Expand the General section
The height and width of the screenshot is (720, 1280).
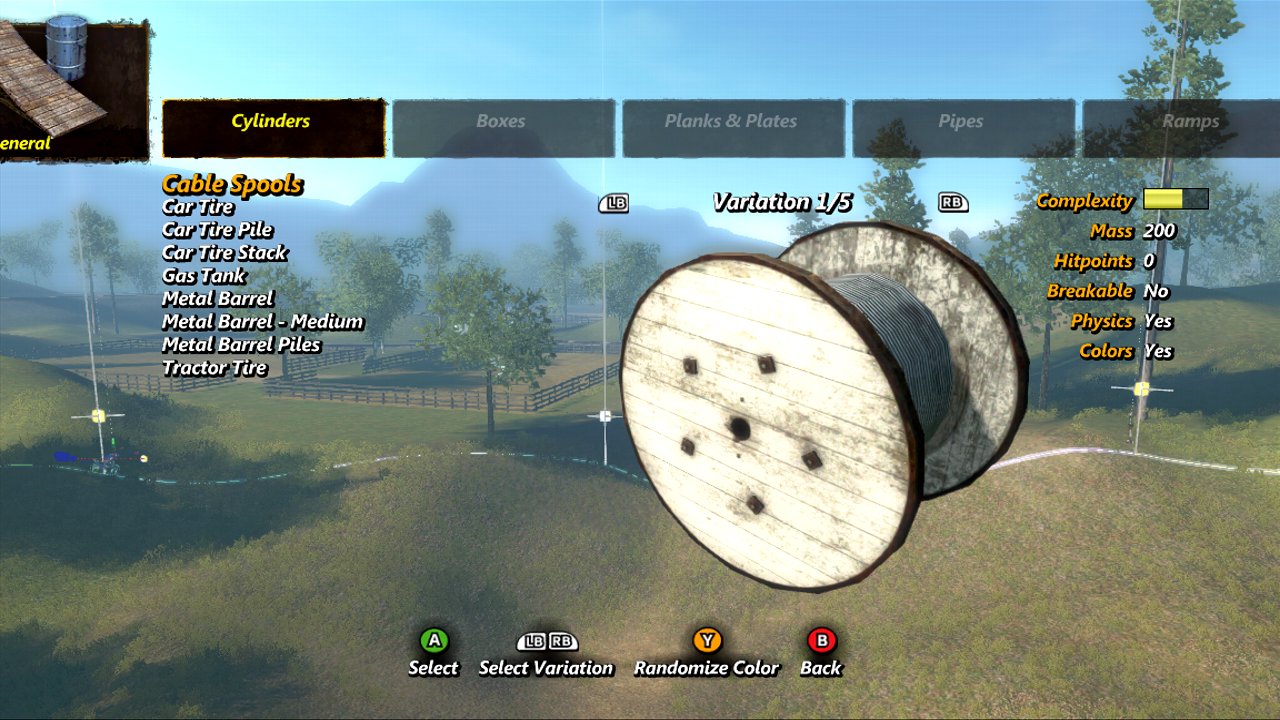pyautogui.click(x=25, y=144)
